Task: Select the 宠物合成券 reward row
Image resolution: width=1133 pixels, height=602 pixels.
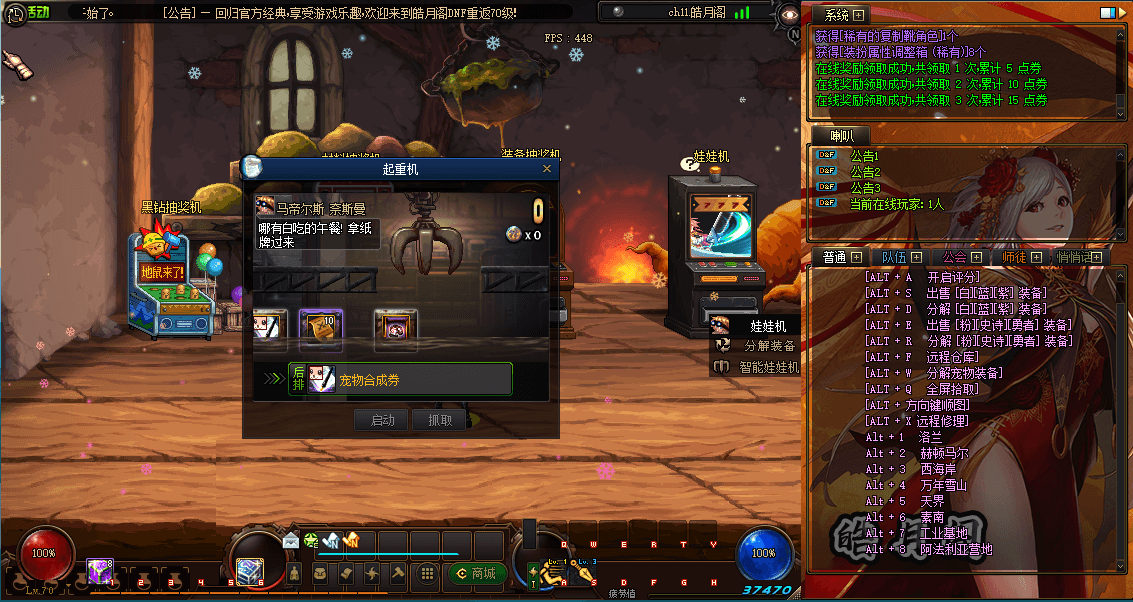Action: 400,379
